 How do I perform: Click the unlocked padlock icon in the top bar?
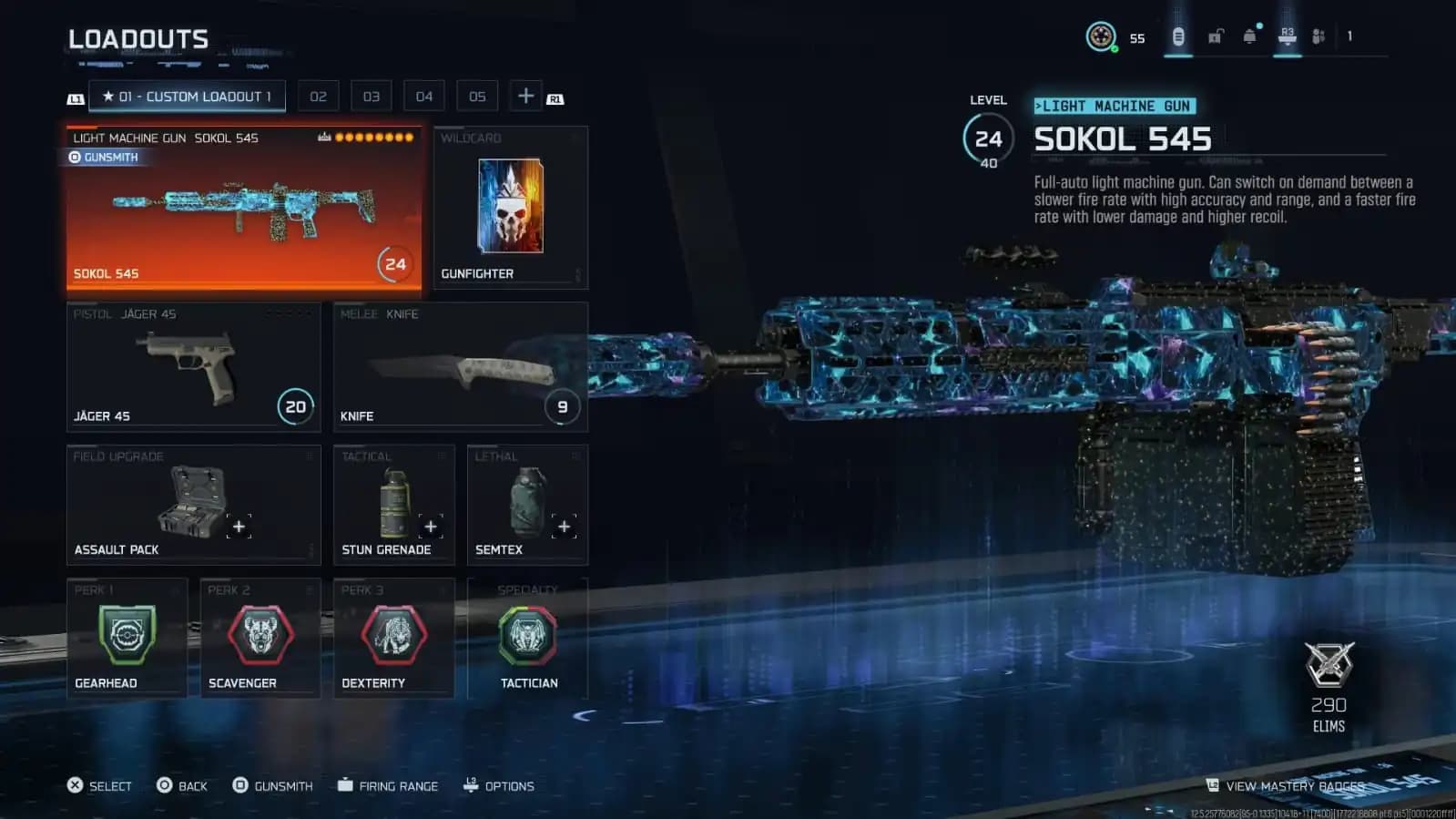(1213, 35)
